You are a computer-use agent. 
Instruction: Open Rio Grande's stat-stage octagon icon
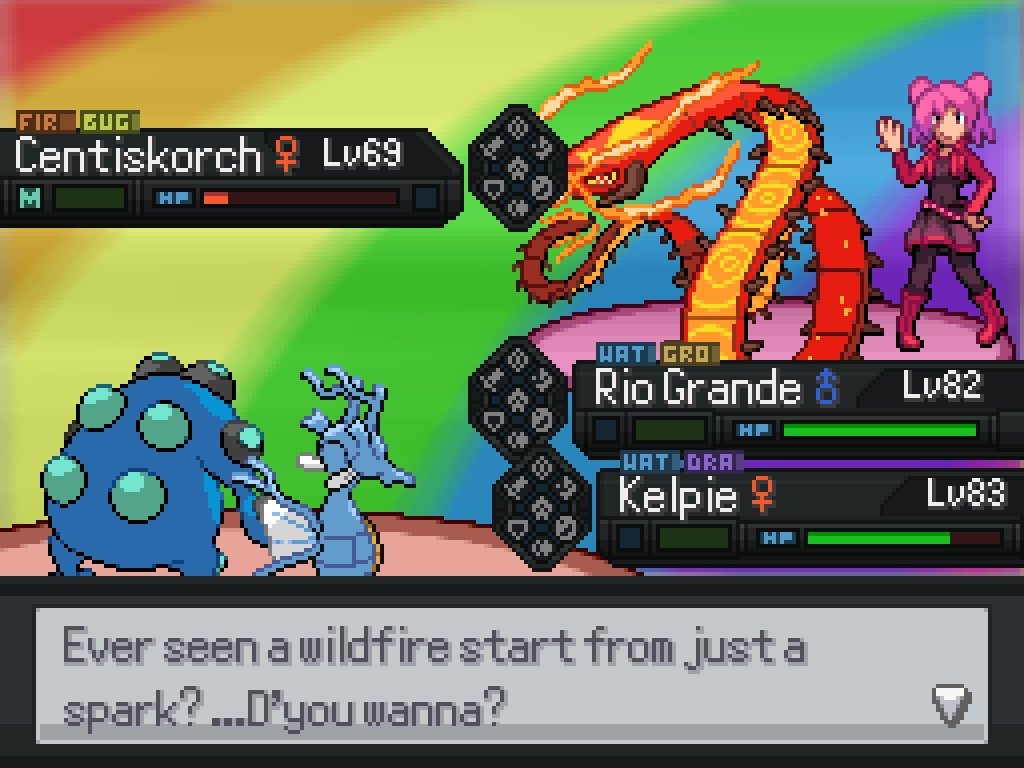click(518, 395)
